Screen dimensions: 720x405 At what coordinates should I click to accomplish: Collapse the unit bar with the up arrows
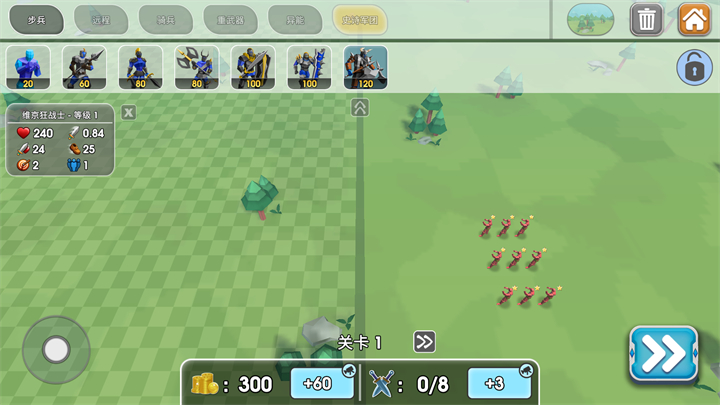click(x=360, y=107)
